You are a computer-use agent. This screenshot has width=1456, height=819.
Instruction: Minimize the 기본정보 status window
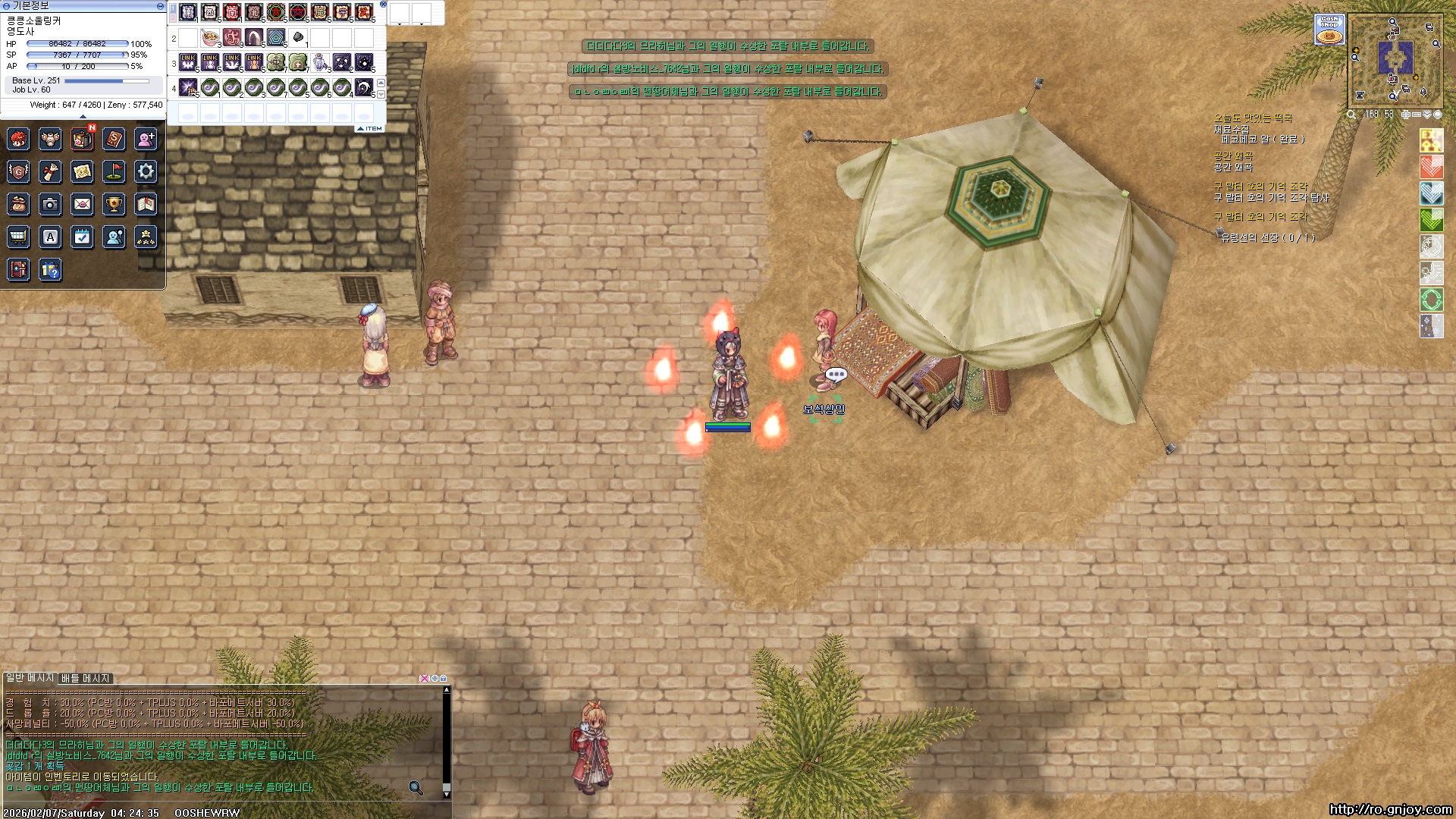point(160,5)
